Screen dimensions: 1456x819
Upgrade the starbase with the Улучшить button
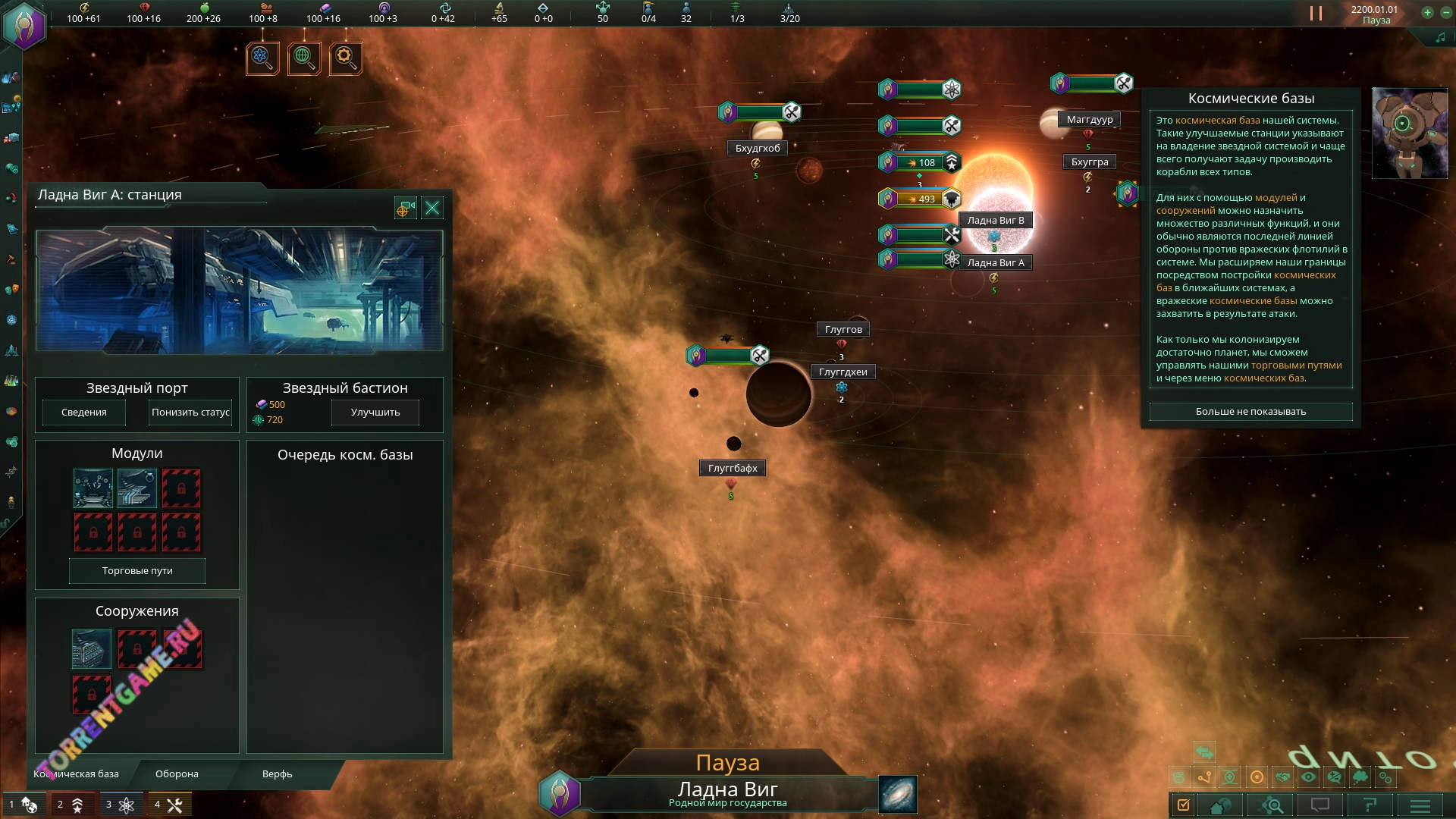tap(375, 412)
